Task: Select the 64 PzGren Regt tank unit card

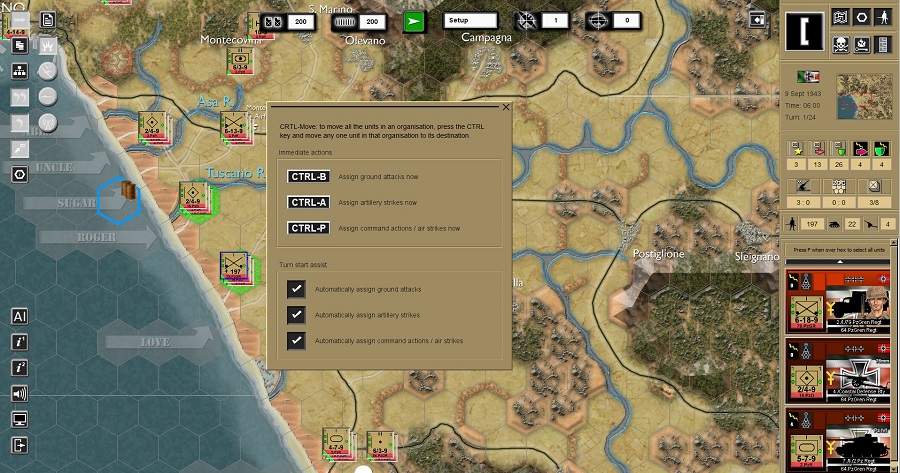Action: coord(838,300)
